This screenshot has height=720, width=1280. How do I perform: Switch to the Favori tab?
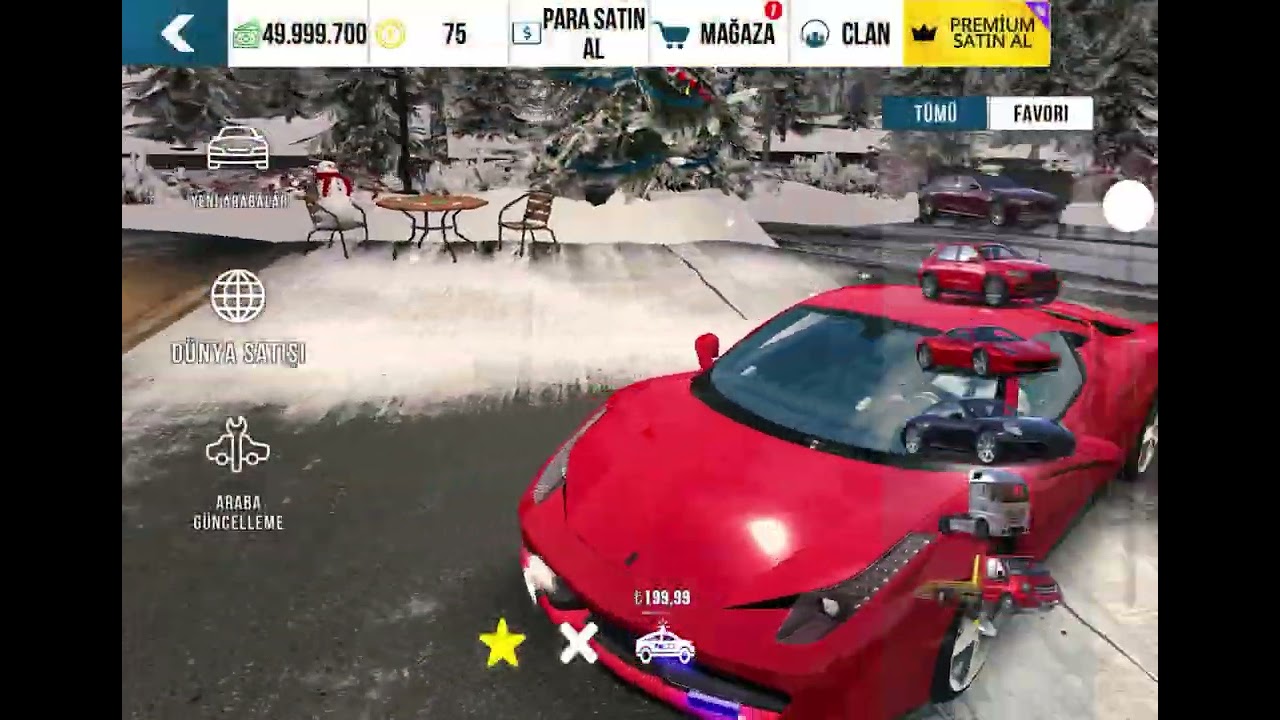click(1040, 114)
